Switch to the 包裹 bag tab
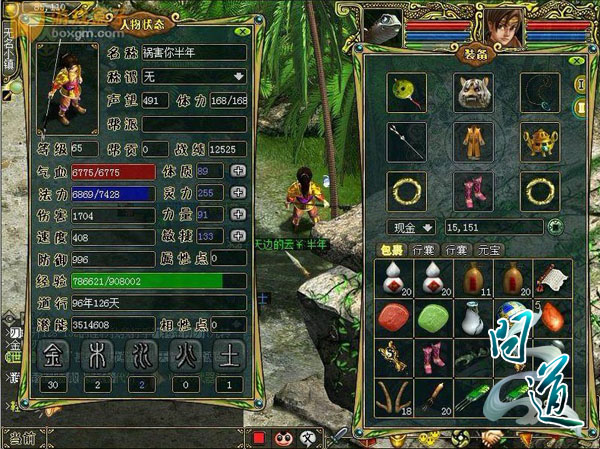 click(391, 249)
